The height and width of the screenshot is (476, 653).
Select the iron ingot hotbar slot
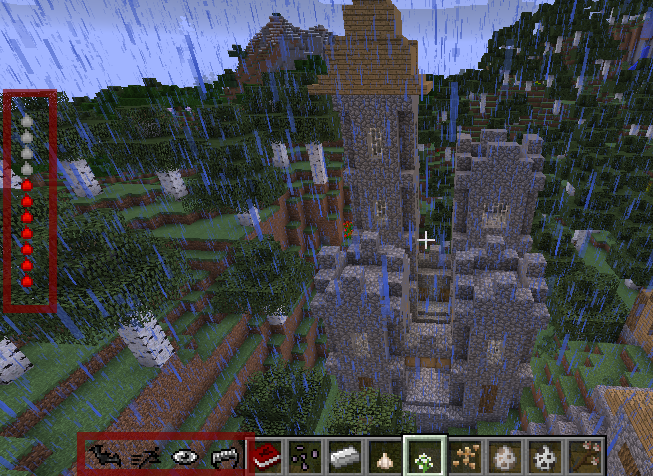[x=343, y=456]
